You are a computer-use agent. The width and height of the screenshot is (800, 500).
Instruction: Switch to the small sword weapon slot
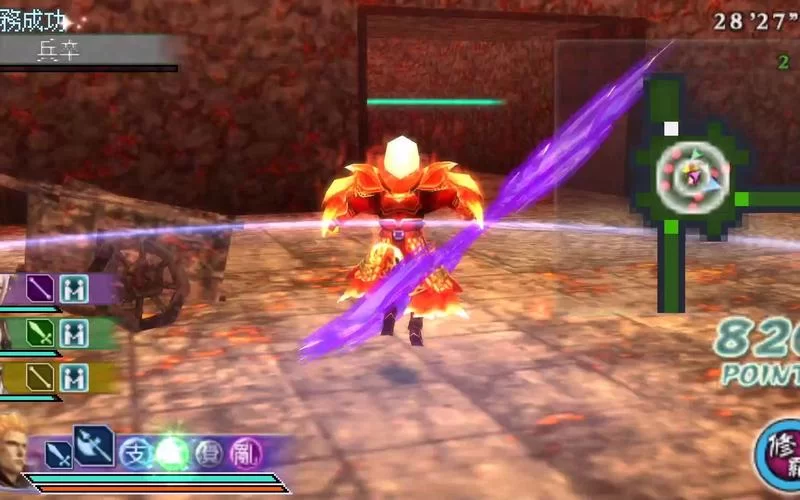tap(59, 456)
